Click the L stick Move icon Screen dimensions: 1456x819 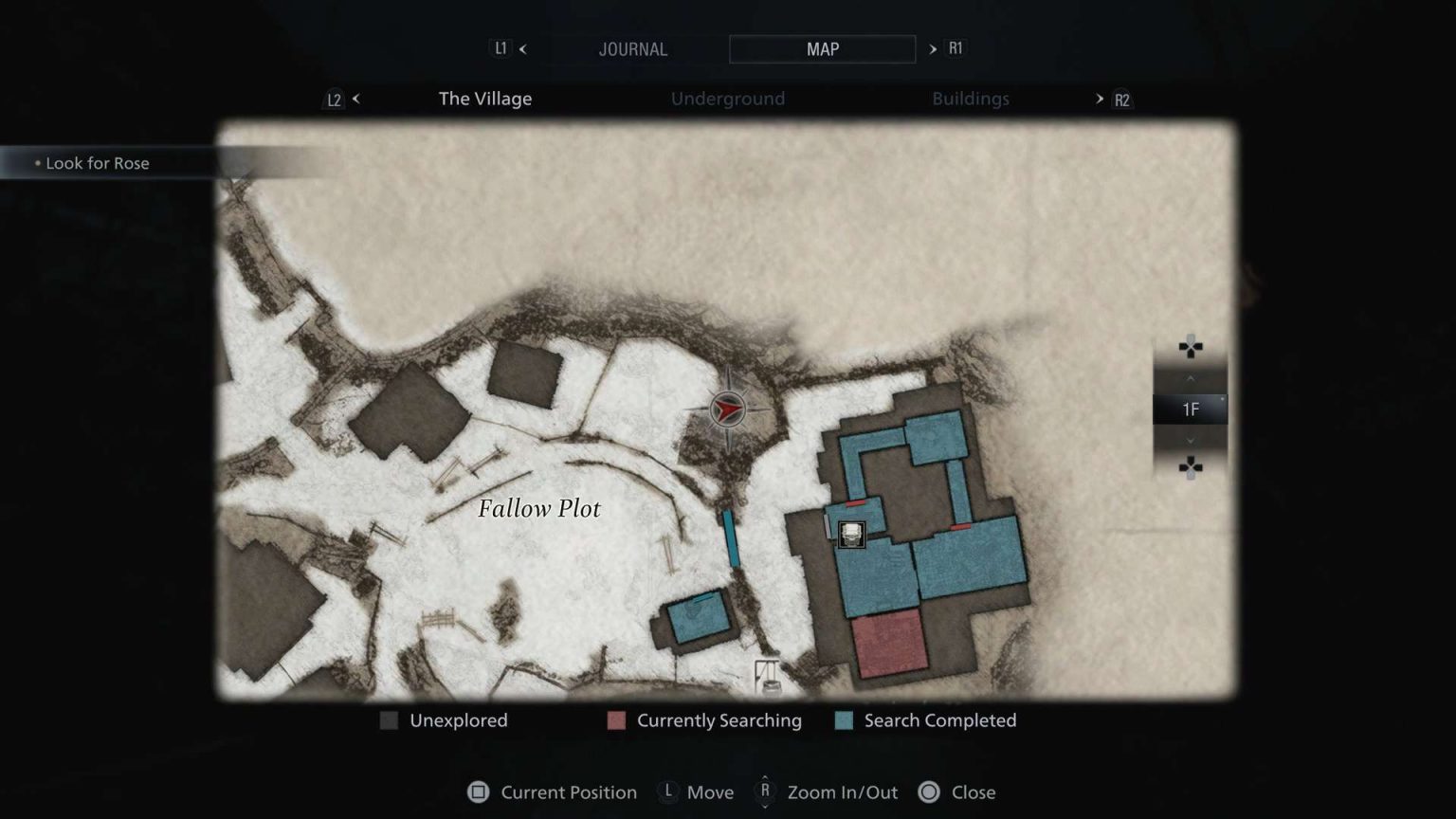[668, 792]
